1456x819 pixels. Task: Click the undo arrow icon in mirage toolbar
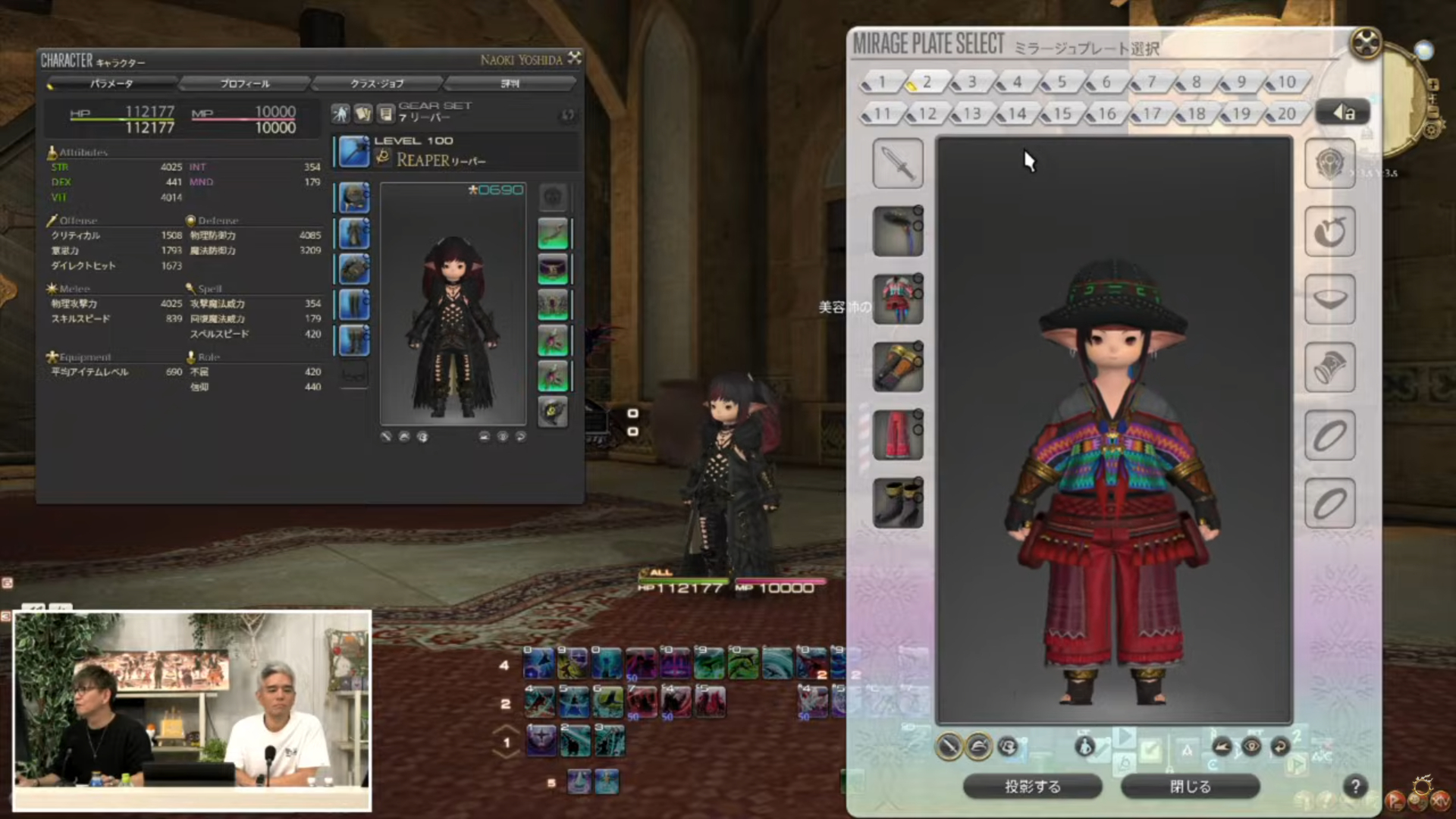click(1281, 746)
